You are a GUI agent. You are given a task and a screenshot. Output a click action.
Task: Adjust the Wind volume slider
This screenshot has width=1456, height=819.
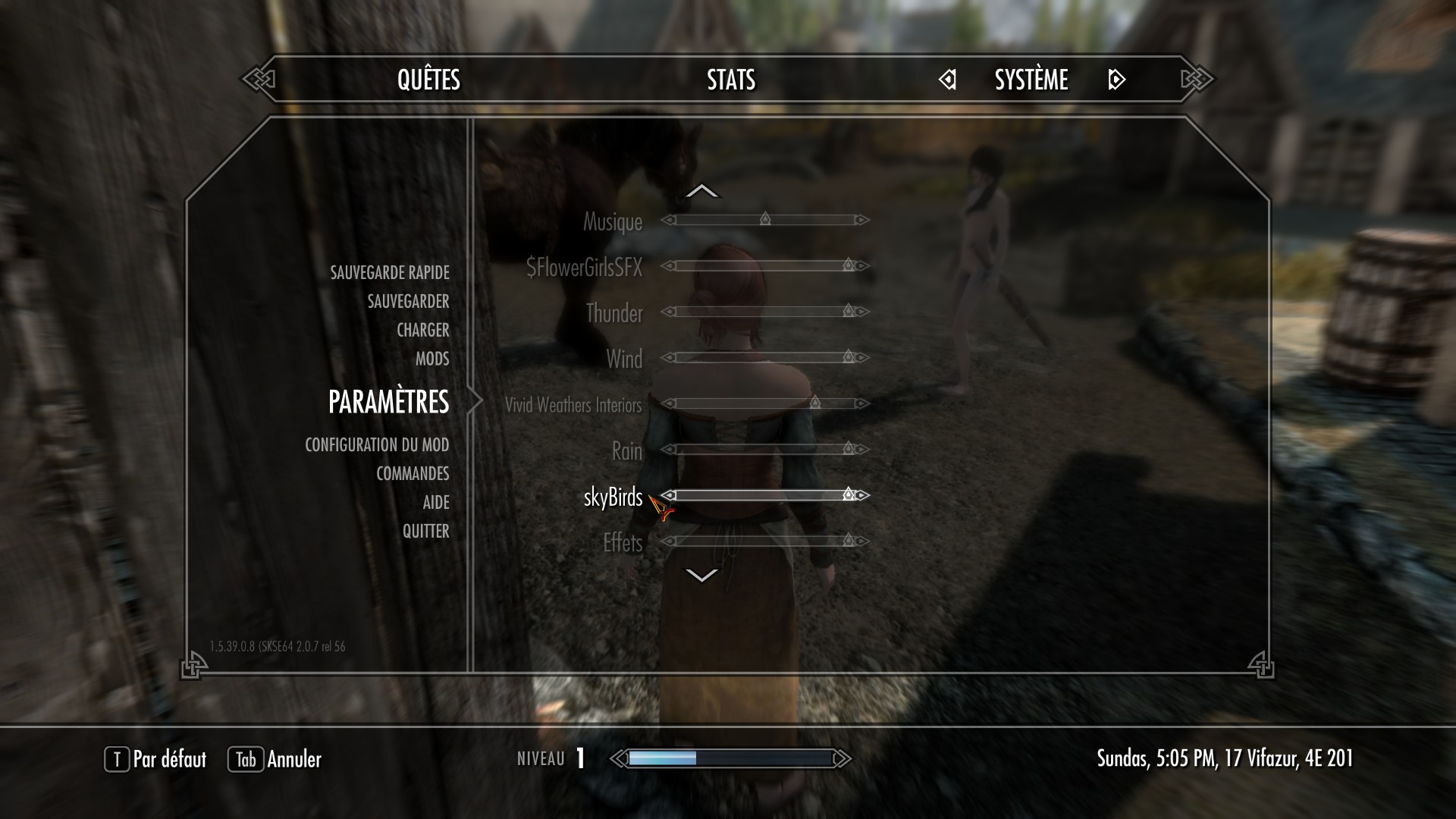(x=765, y=357)
